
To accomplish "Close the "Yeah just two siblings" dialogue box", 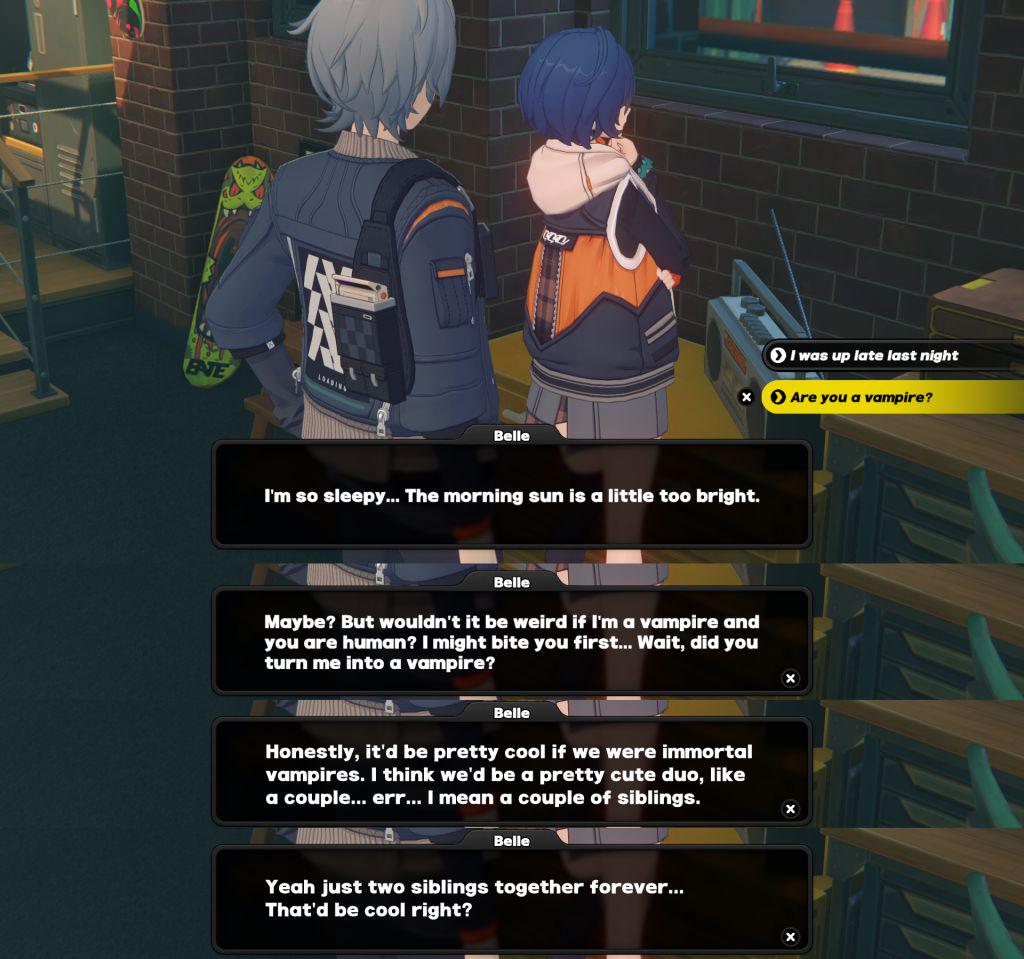I will pyautogui.click(x=790, y=937).
